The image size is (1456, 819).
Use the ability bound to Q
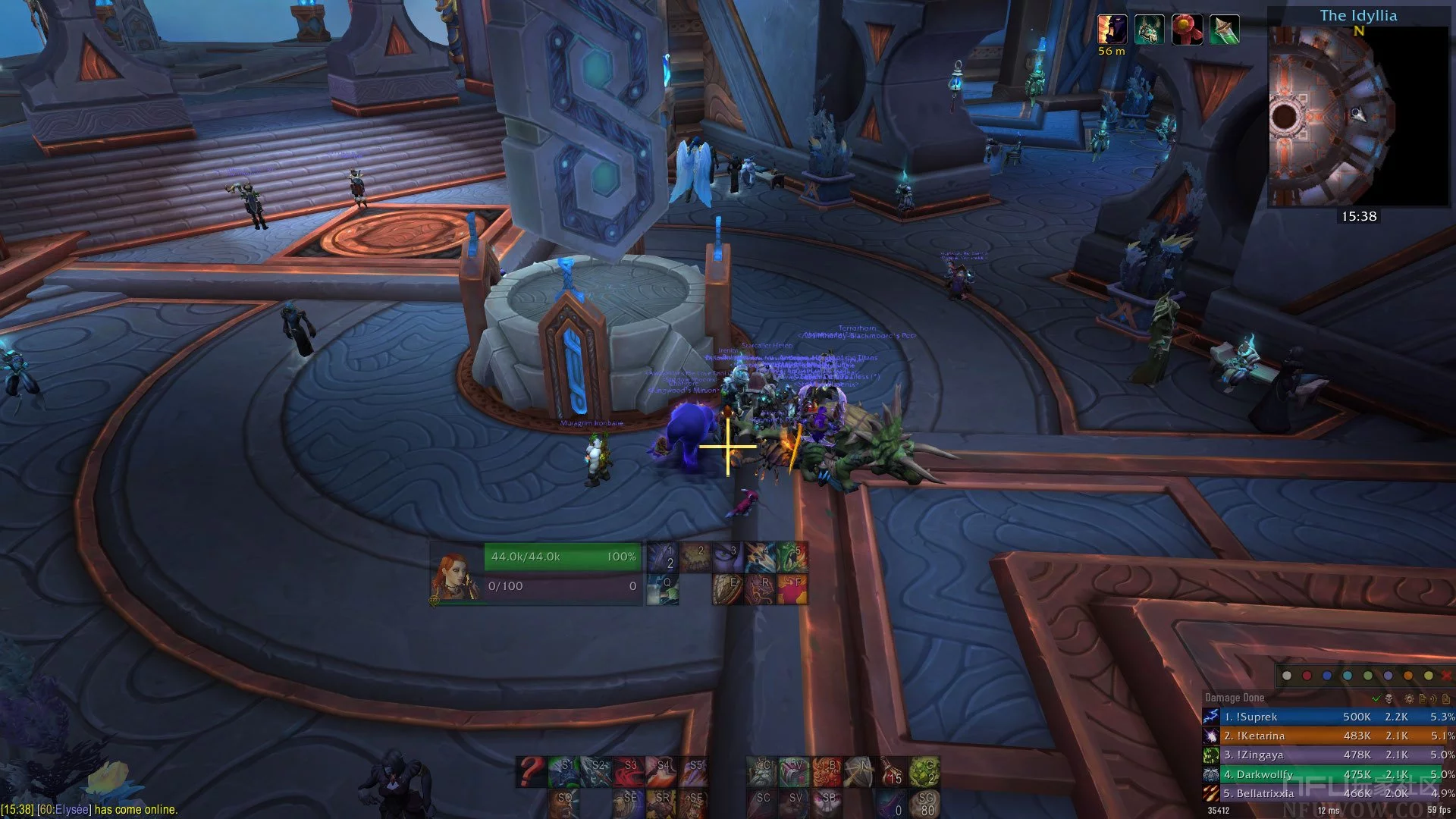[662, 589]
